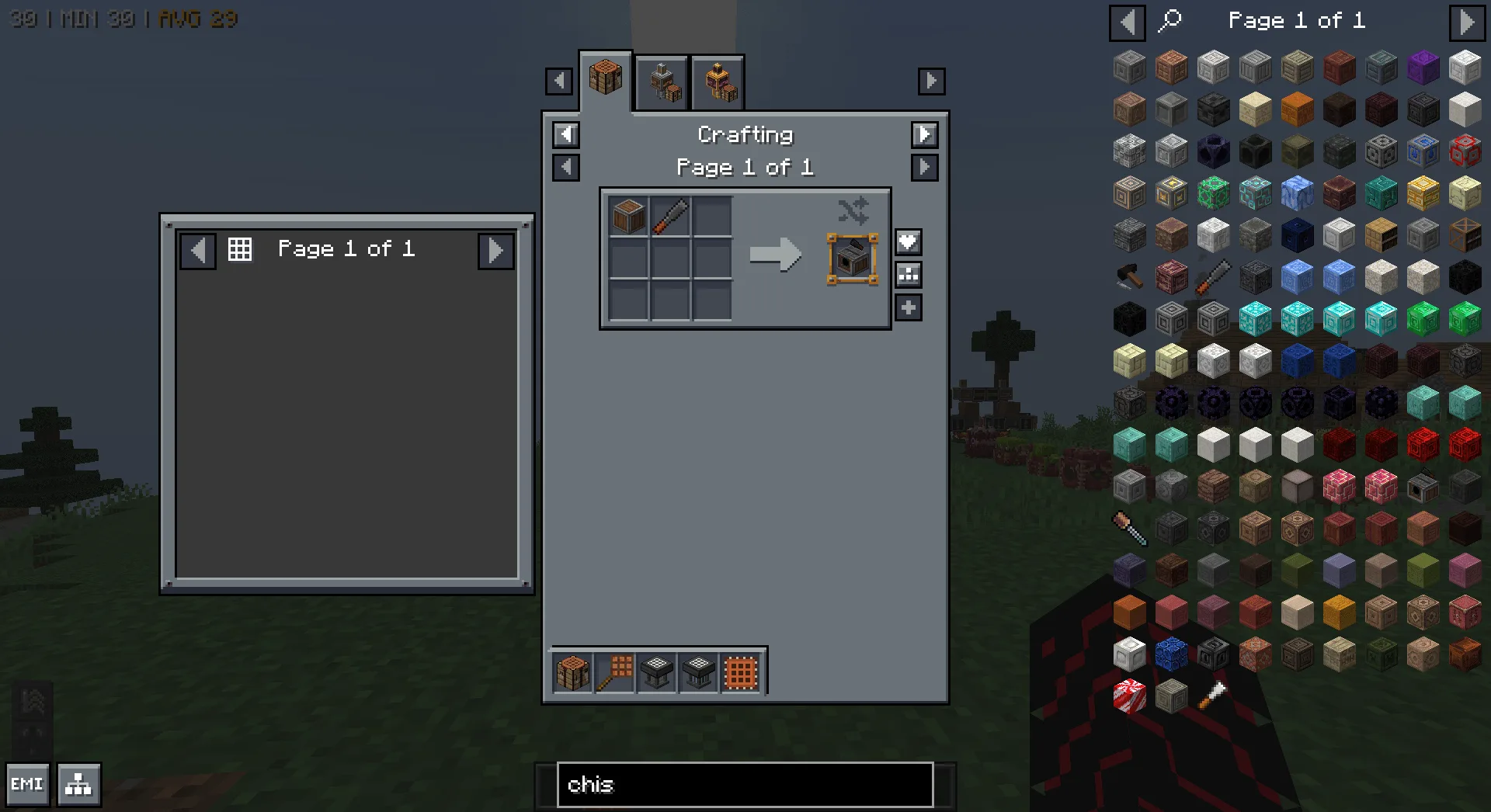Select the red-and-white striped block in index

click(1129, 696)
